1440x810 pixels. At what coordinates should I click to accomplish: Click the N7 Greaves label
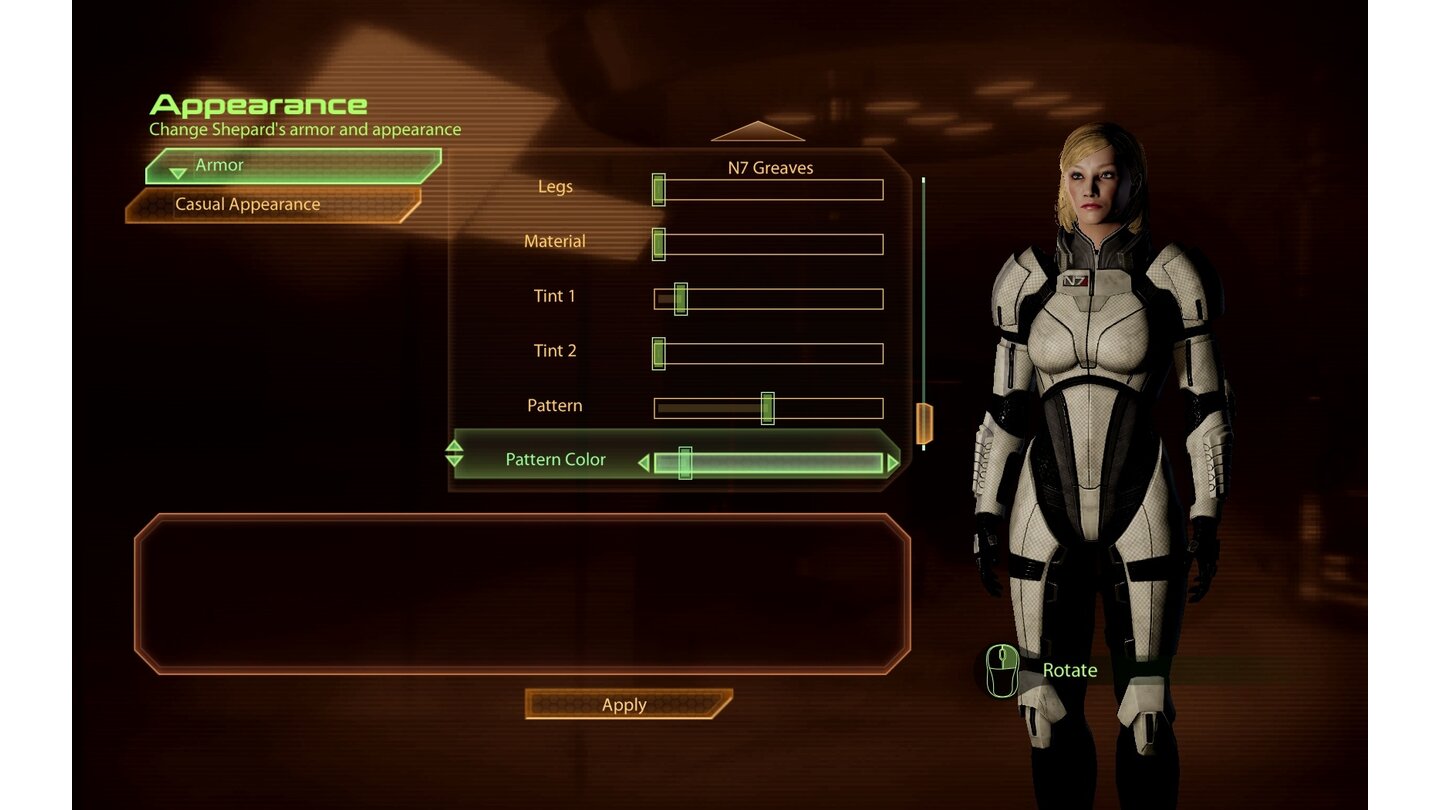point(768,167)
